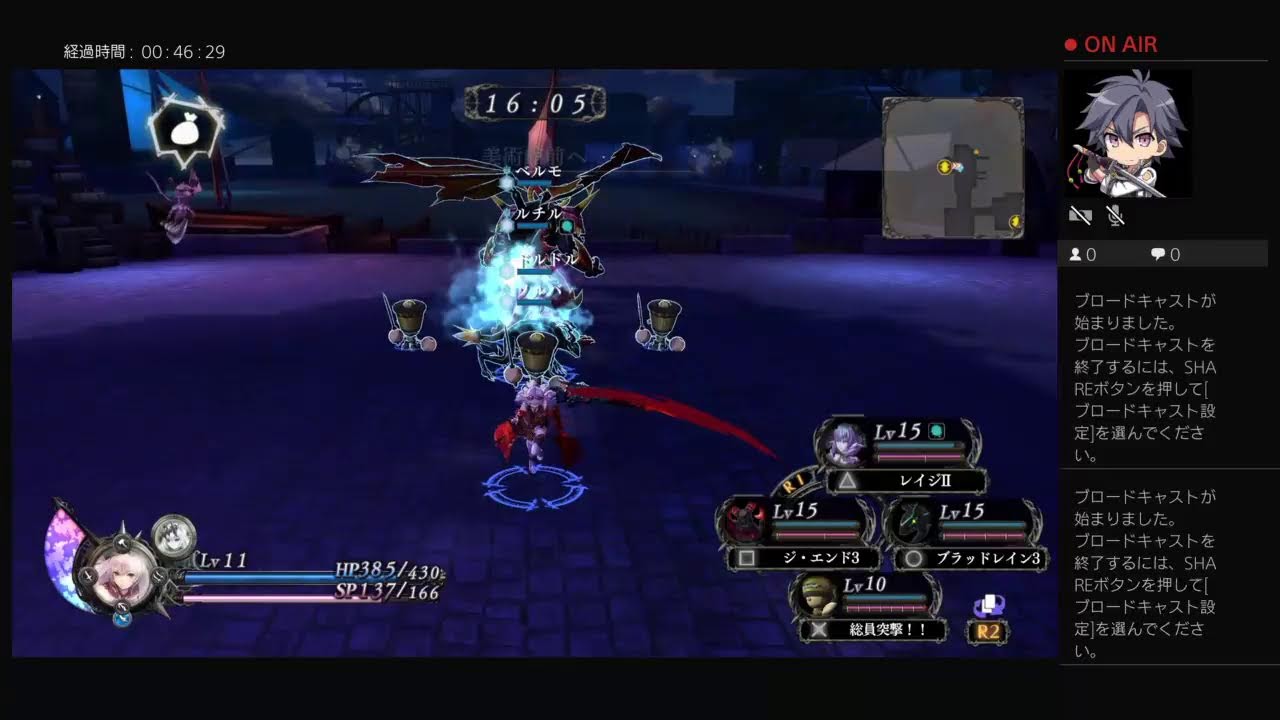
Task: Show the broadcast comment count
Action: pos(1165,255)
